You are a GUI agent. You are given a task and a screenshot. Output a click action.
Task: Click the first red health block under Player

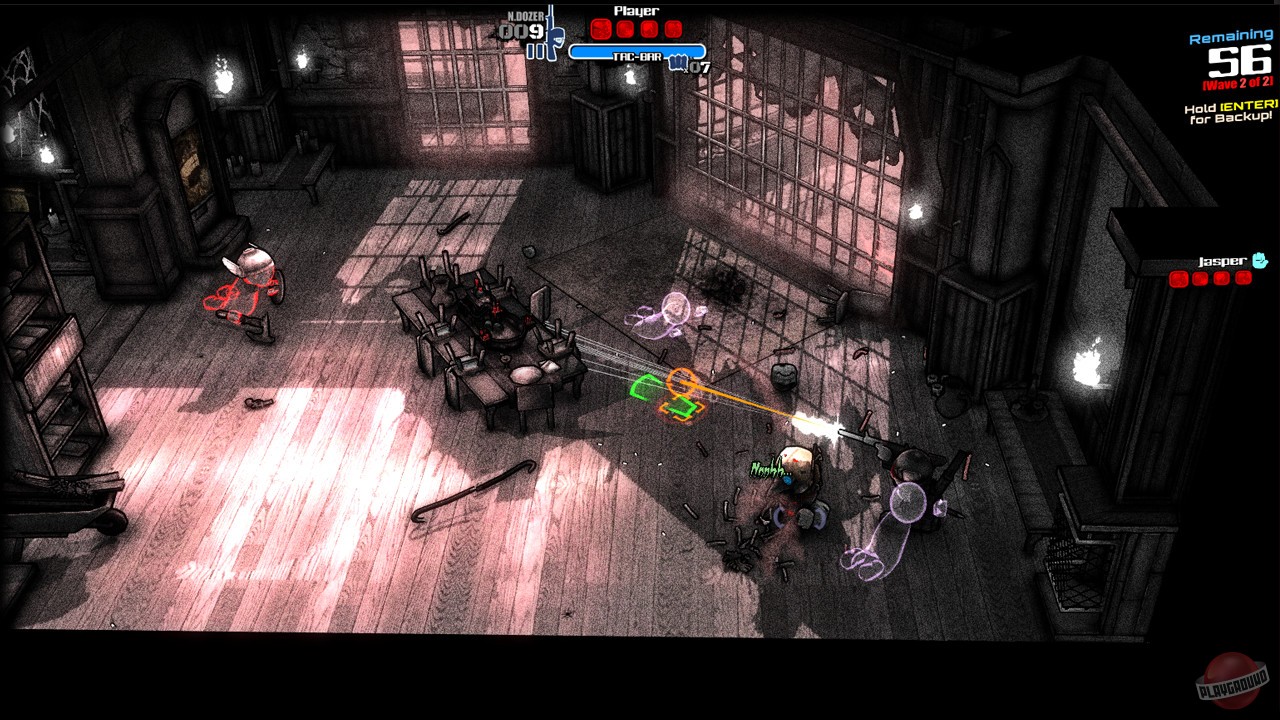click(600, 29)
